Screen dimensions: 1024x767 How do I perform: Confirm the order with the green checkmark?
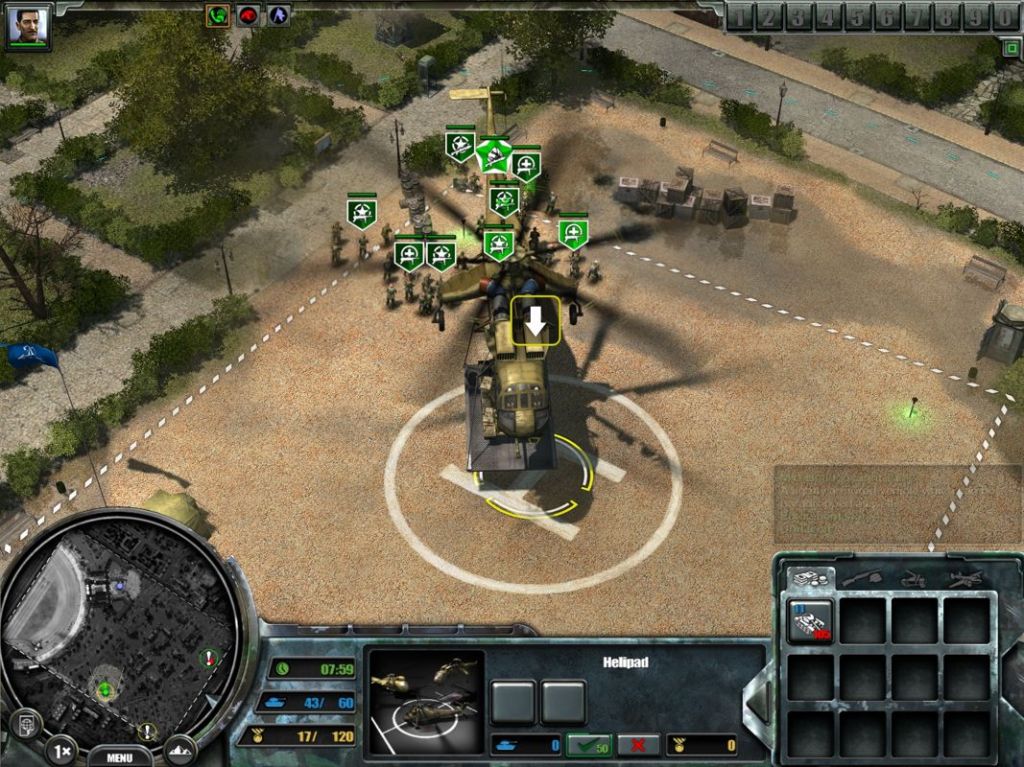coord(589,745)
